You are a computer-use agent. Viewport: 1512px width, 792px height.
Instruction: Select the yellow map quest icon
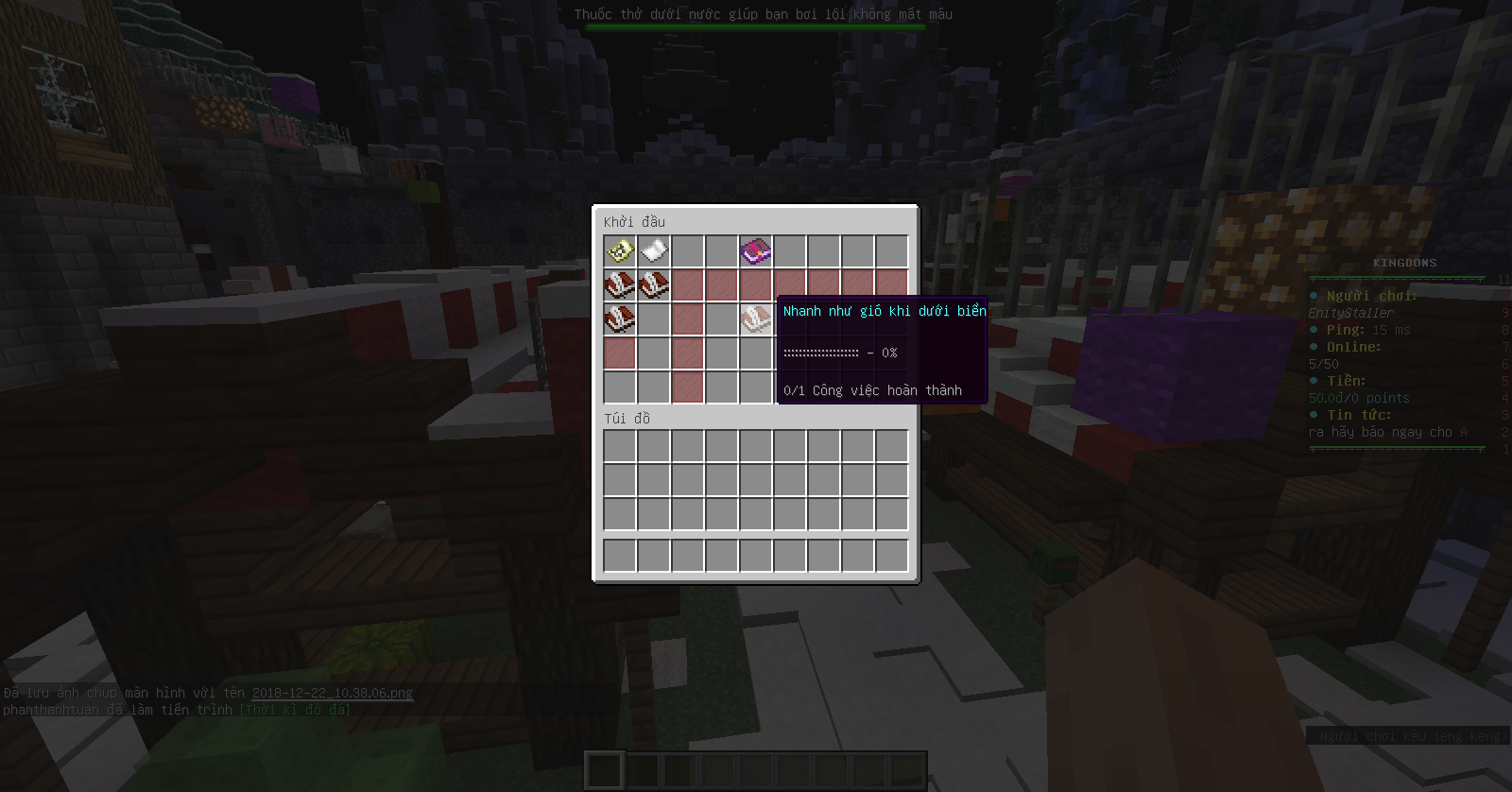pos(619,250)
